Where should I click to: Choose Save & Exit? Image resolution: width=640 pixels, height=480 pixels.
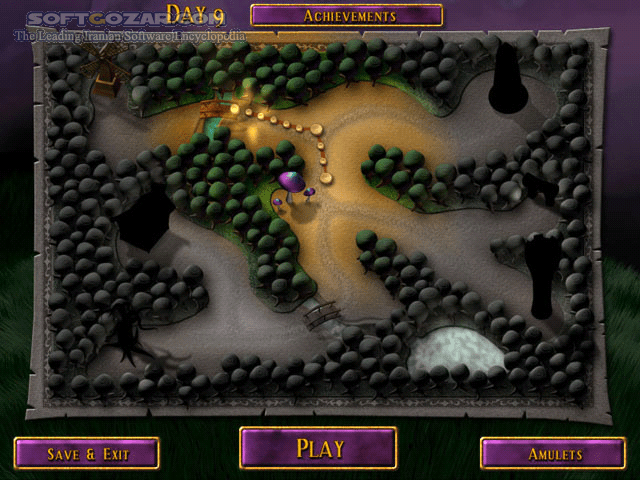(87, 453)
